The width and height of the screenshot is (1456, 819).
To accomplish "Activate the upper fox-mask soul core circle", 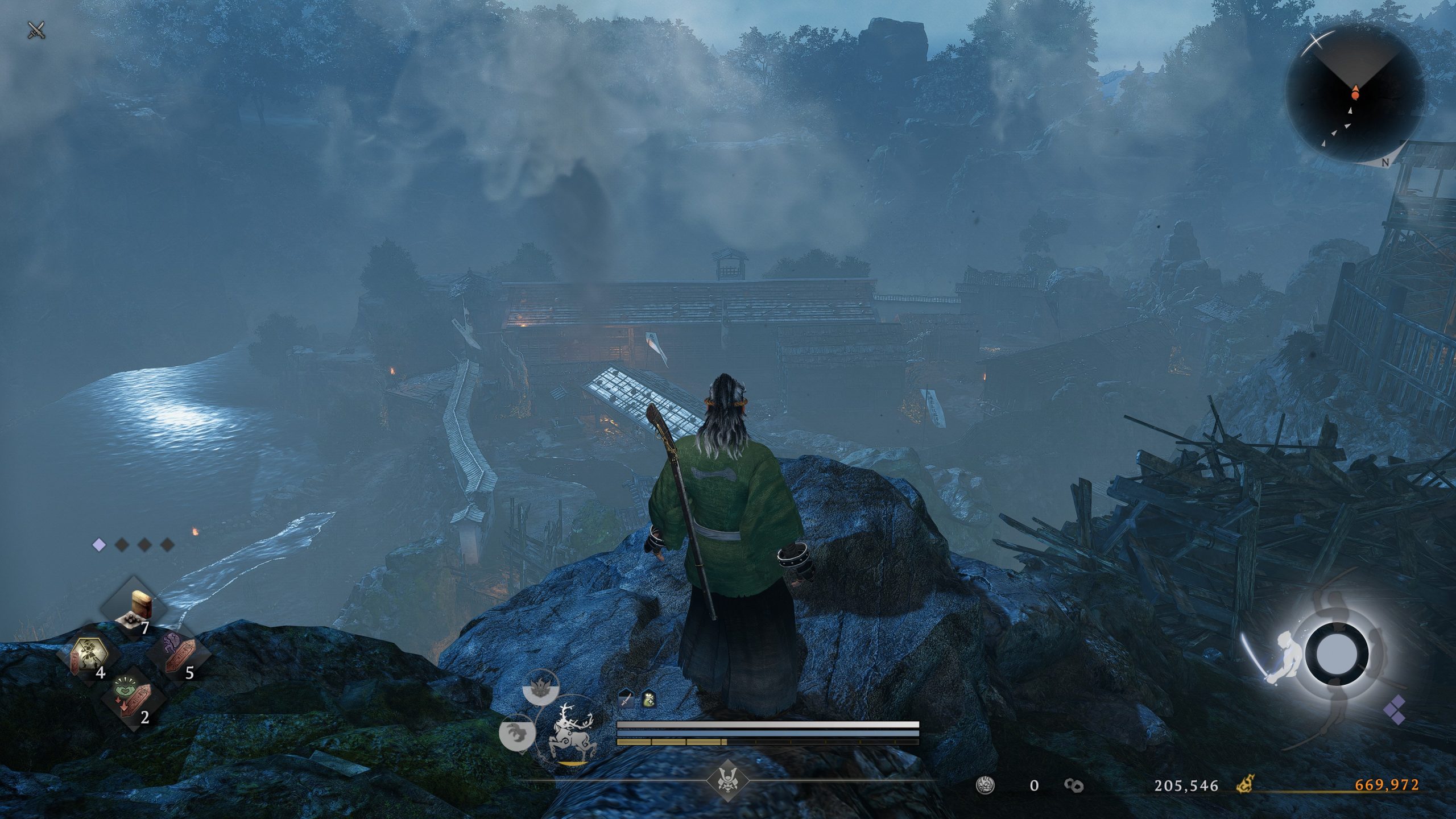I will pyautogui.click(x=540, y=690).
